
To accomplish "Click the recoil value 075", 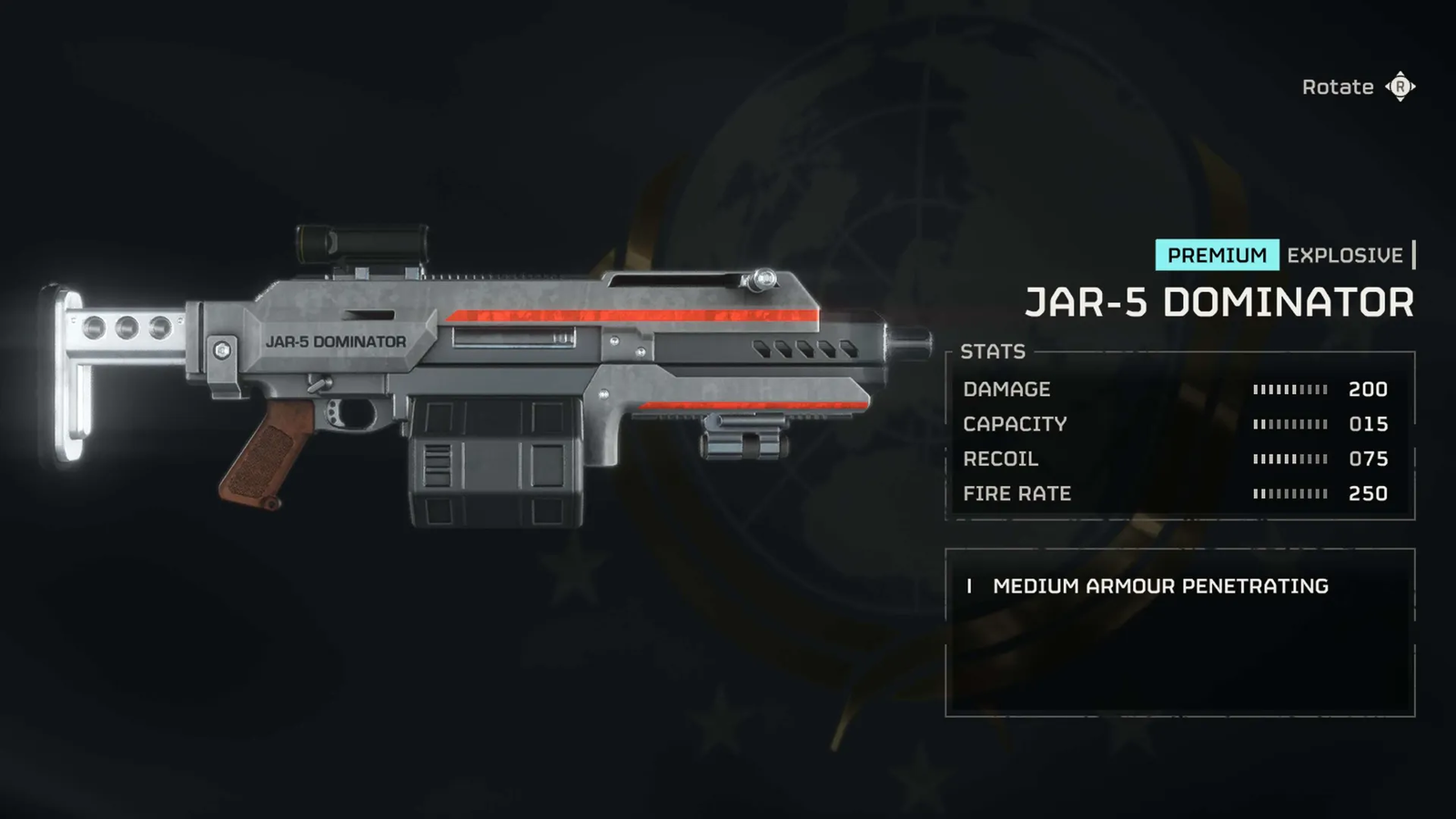I will pos(1369,460).
